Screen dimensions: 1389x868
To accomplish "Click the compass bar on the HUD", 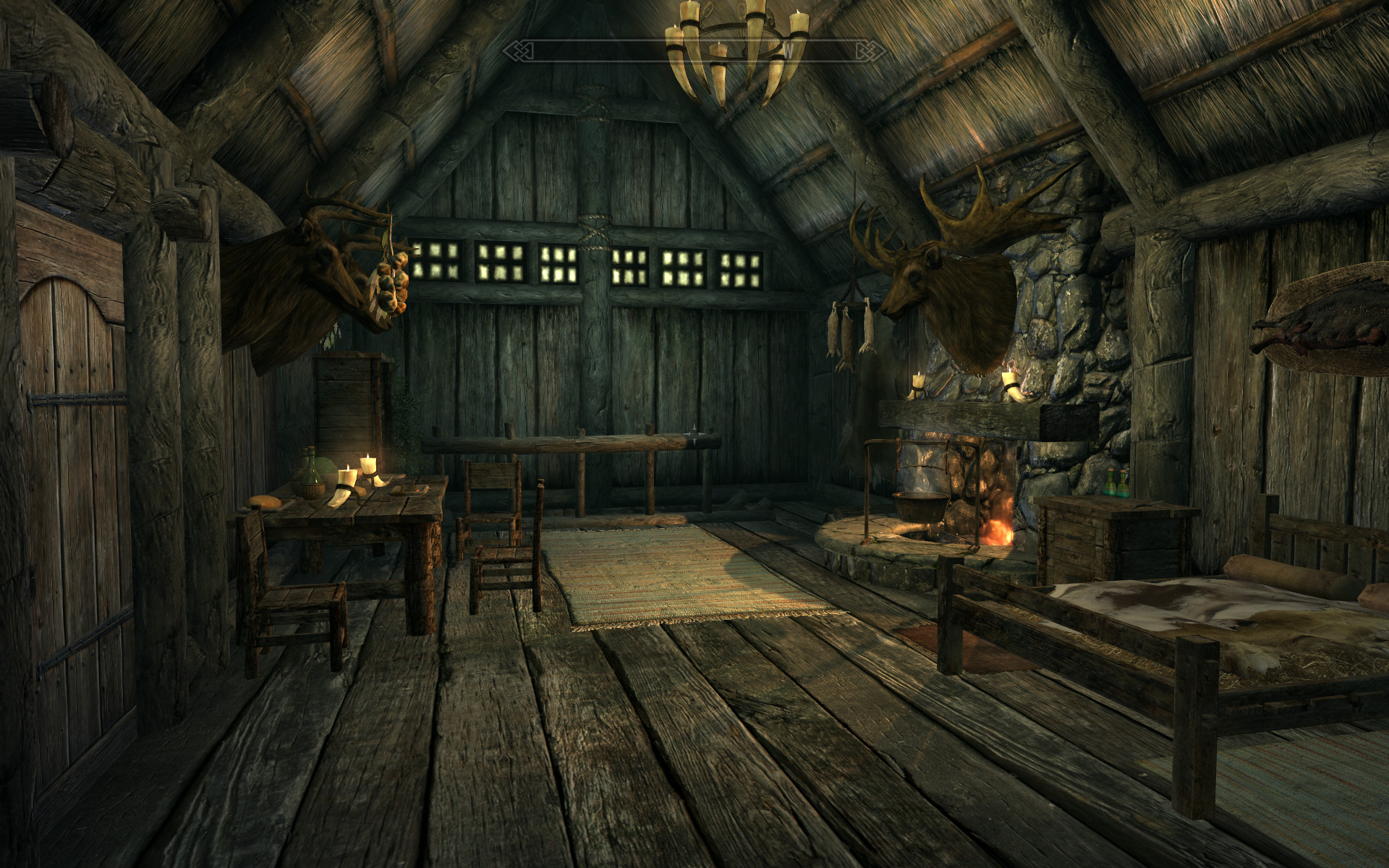I will tap(694, 49).
